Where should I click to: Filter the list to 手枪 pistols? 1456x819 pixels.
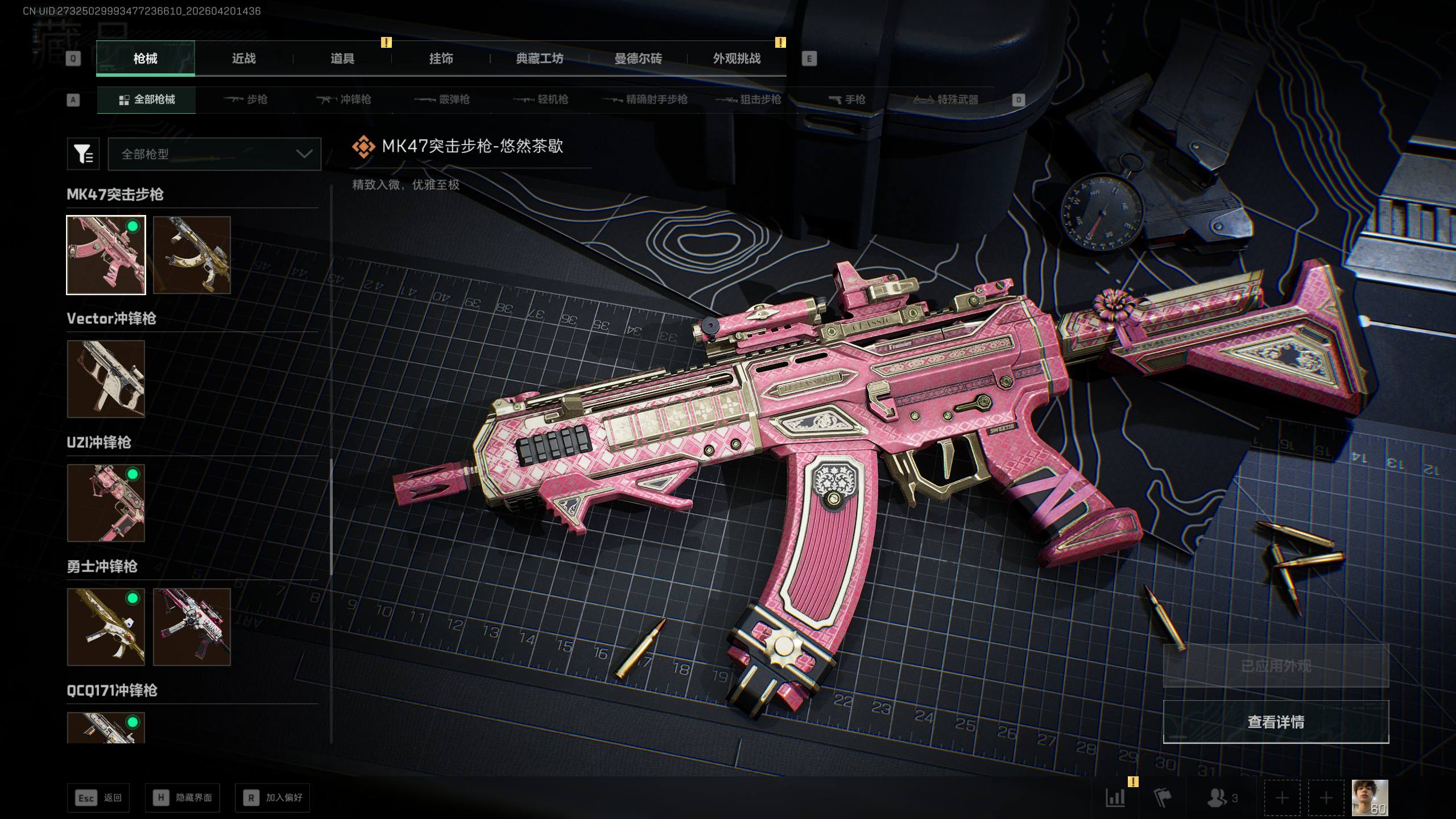click(x=847, y=100)
